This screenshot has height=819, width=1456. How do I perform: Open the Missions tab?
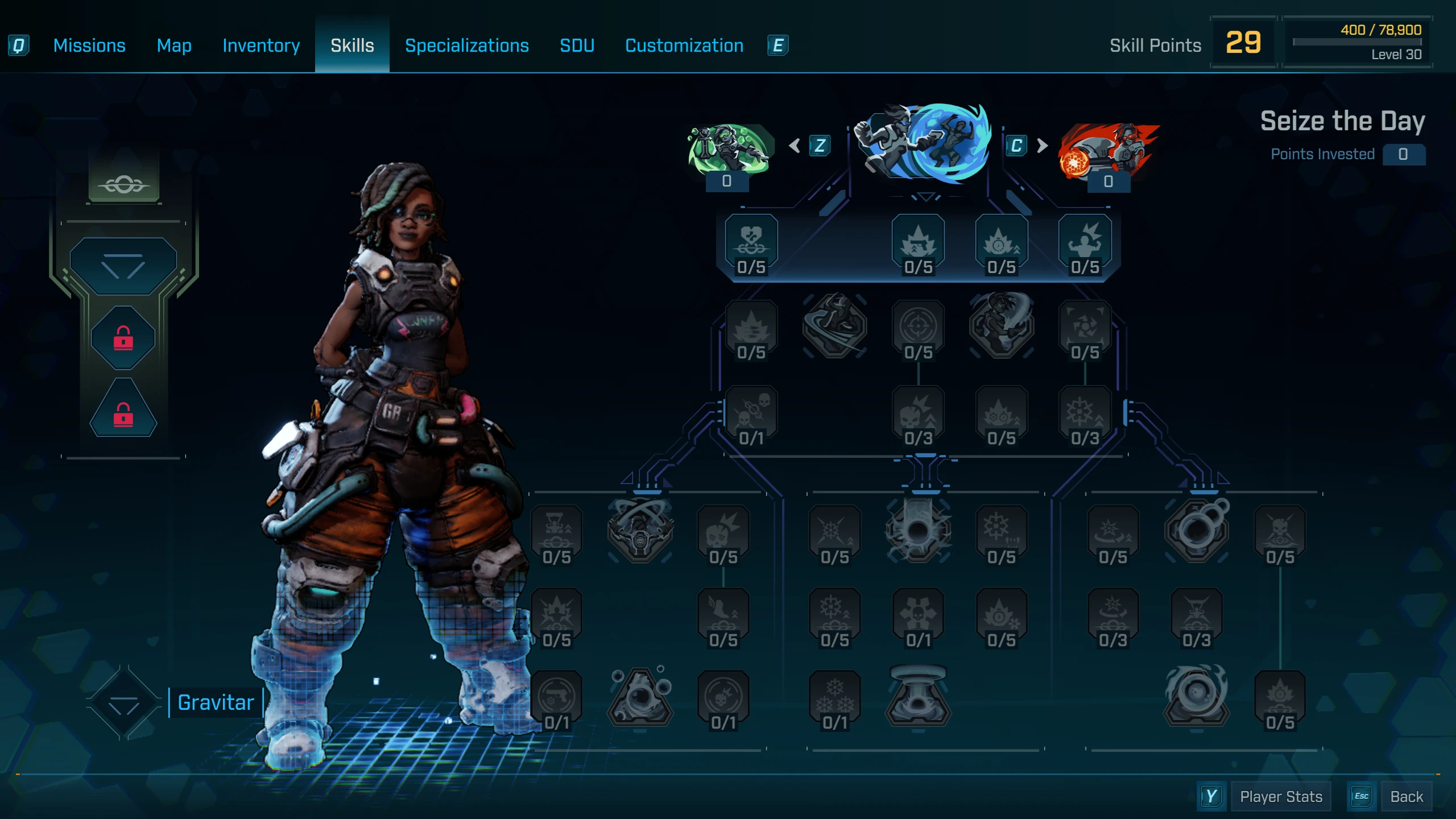click(89, 45)
